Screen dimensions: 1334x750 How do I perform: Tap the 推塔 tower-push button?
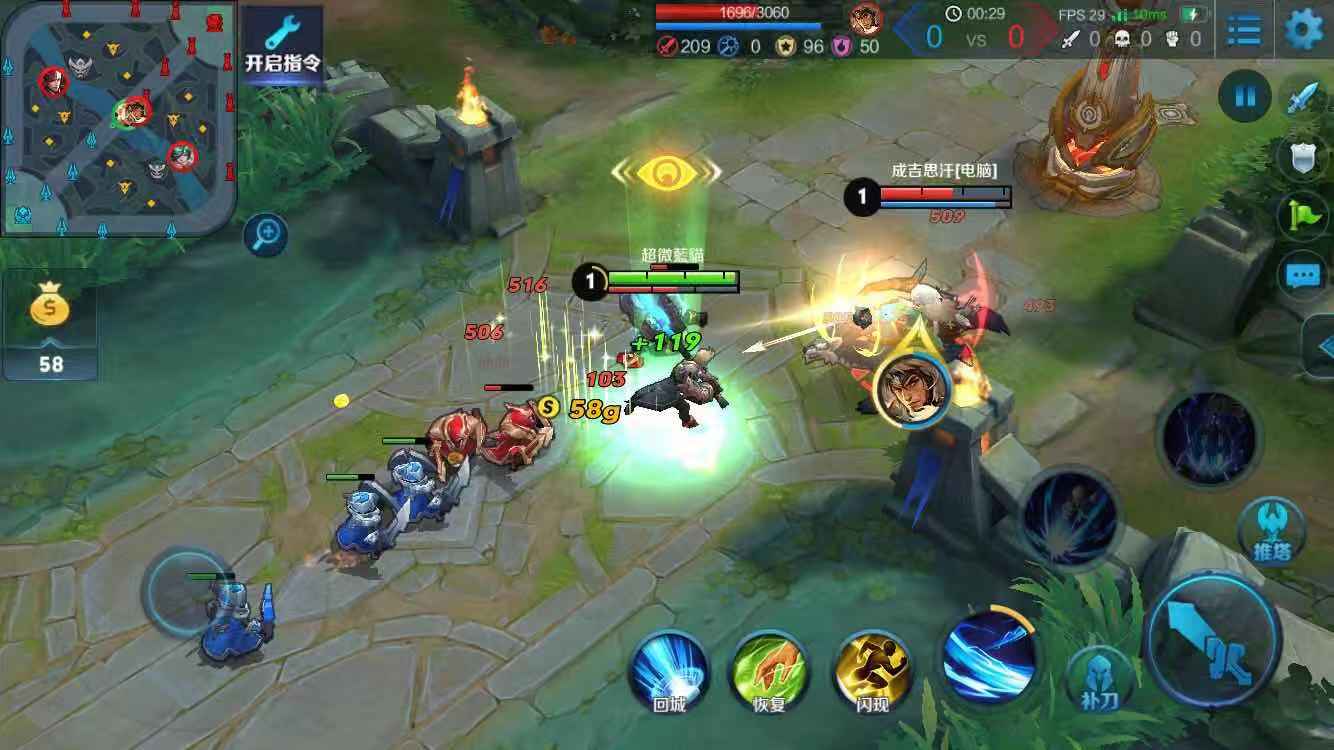(x=1271, y=531)
